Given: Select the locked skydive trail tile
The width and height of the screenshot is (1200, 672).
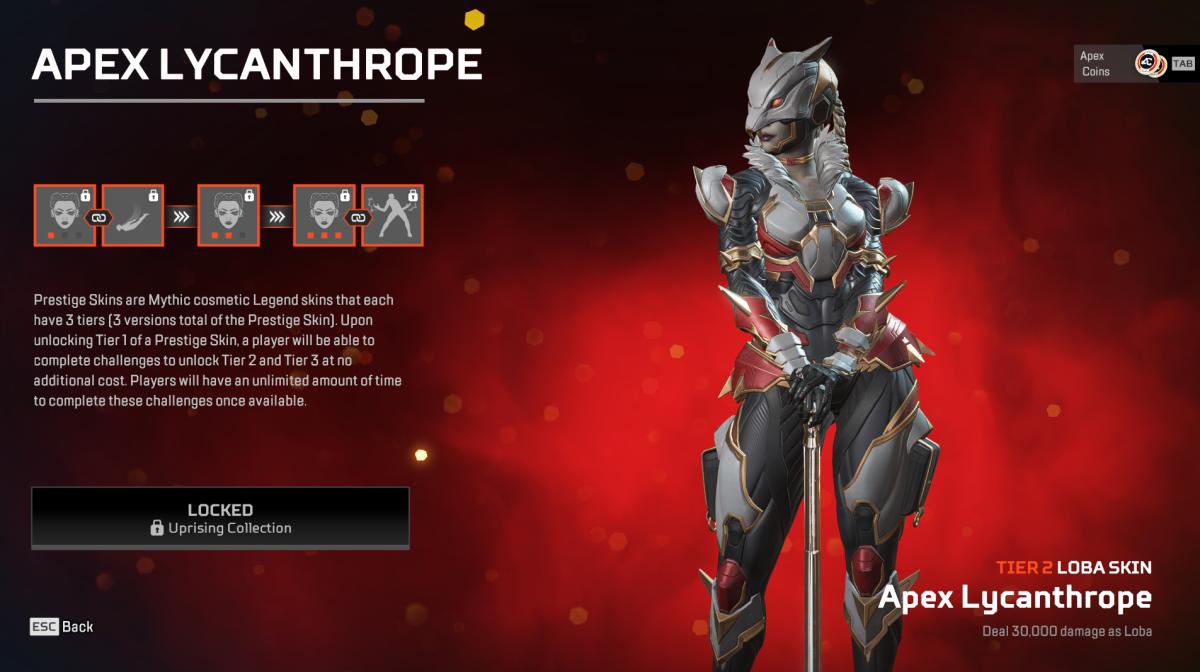Looking at the screenshot, I should click(x=132, y=215).
